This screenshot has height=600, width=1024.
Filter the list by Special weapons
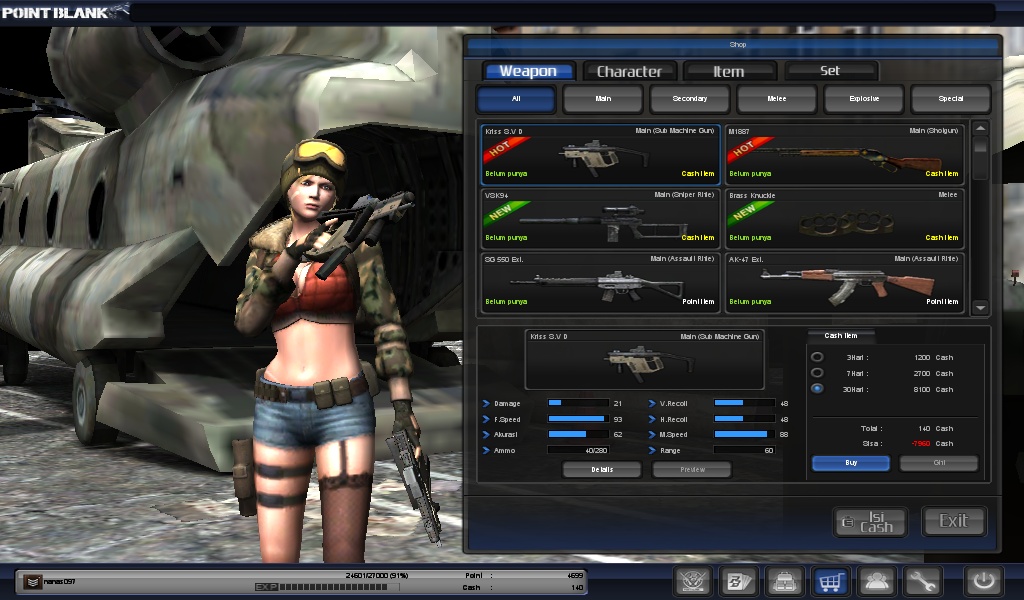[x=951, y=99]
